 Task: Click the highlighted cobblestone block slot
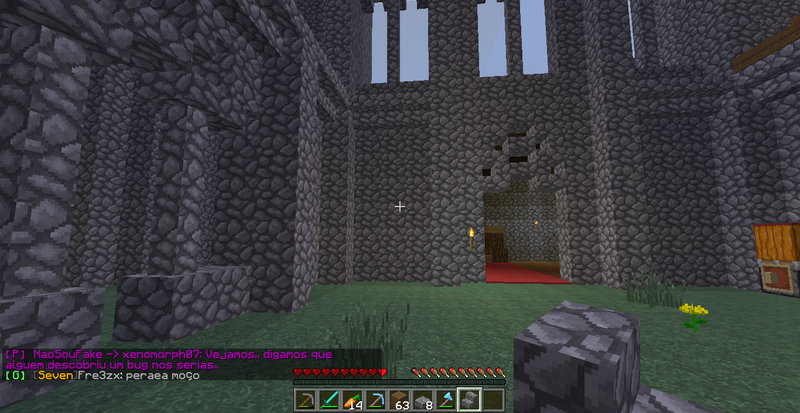468,400
